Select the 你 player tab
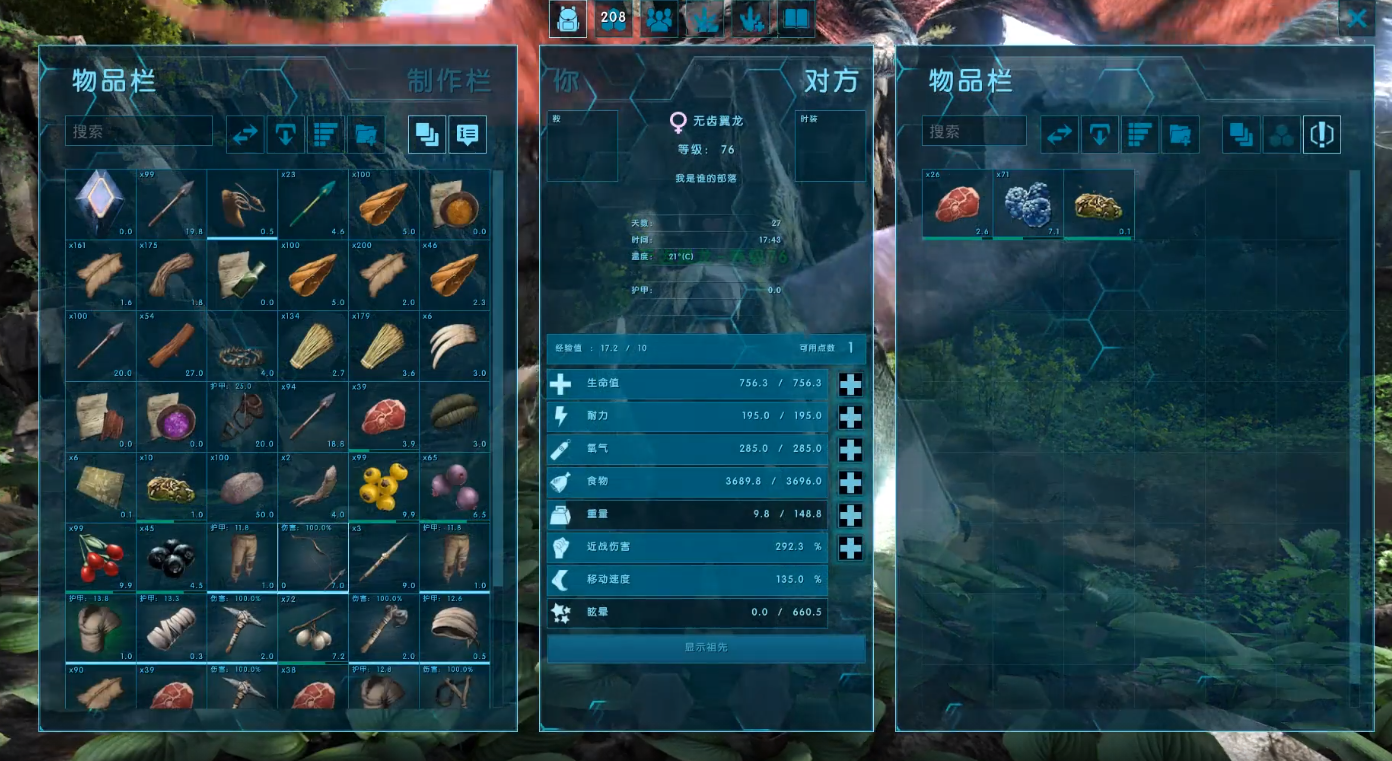The width and height of the screenshot is (1392, 761). [566, 81]
